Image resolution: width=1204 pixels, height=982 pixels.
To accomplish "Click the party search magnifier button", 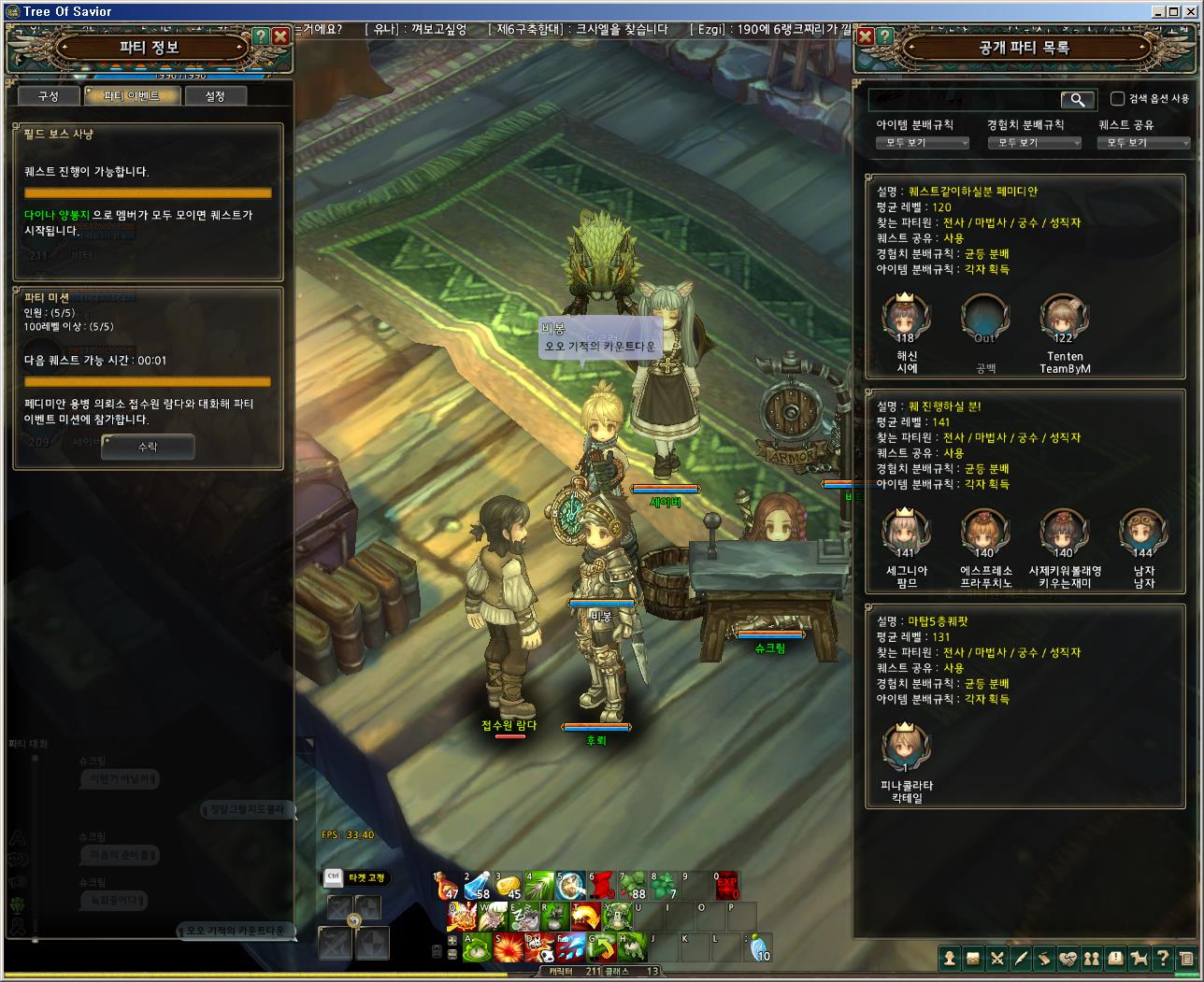I will coord(1078,99).
